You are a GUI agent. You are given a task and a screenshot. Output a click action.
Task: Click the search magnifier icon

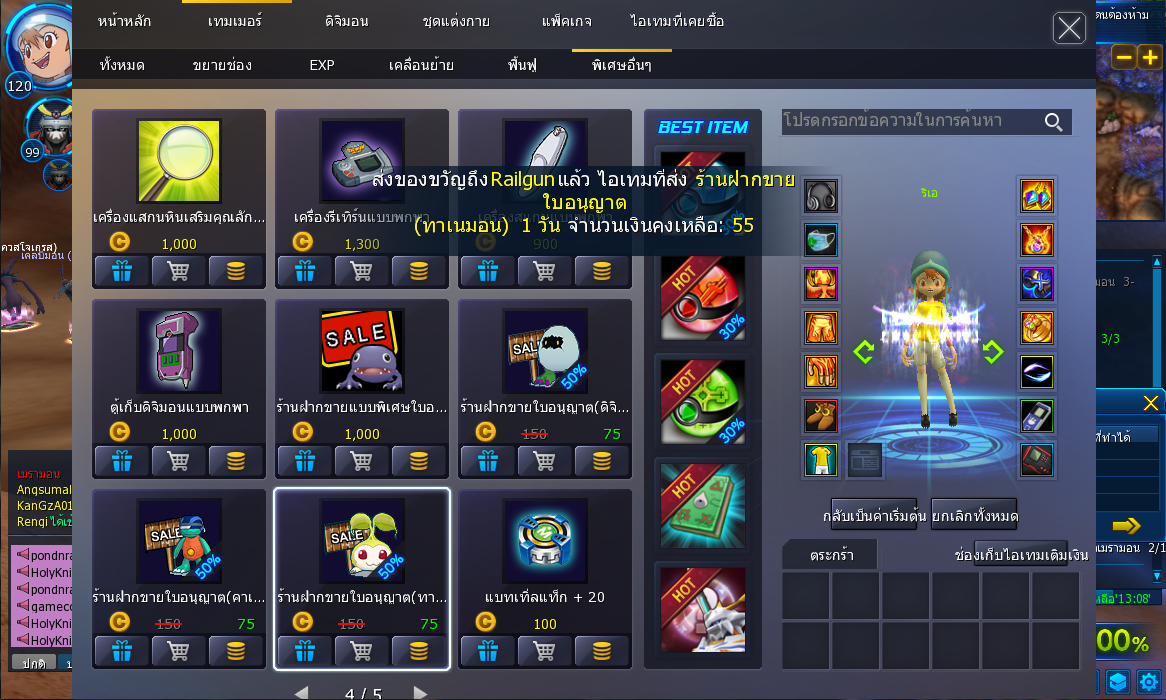click(x=1054, y=122)
